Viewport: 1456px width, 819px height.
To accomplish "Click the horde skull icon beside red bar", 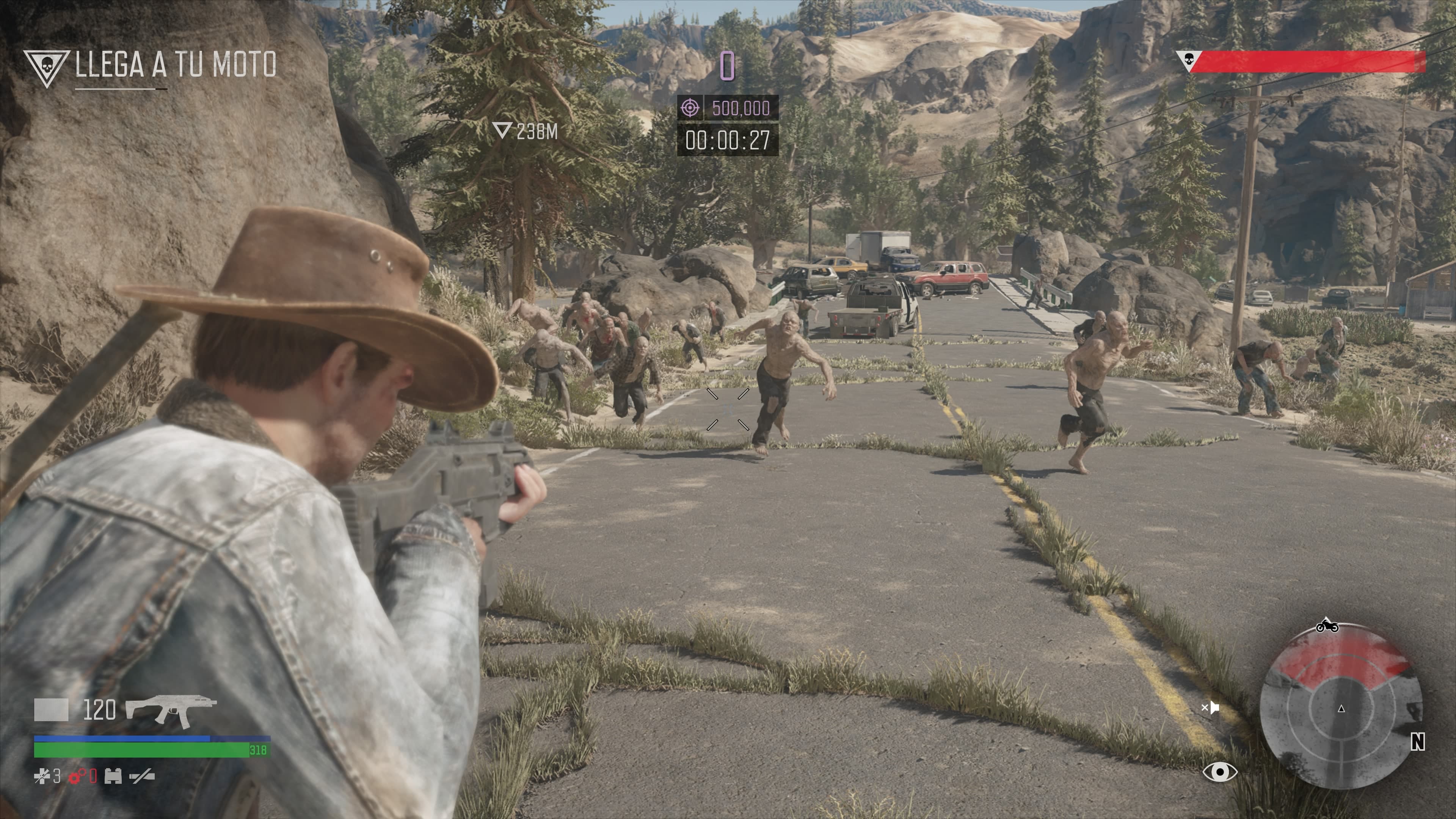I will pos(1189,59).
